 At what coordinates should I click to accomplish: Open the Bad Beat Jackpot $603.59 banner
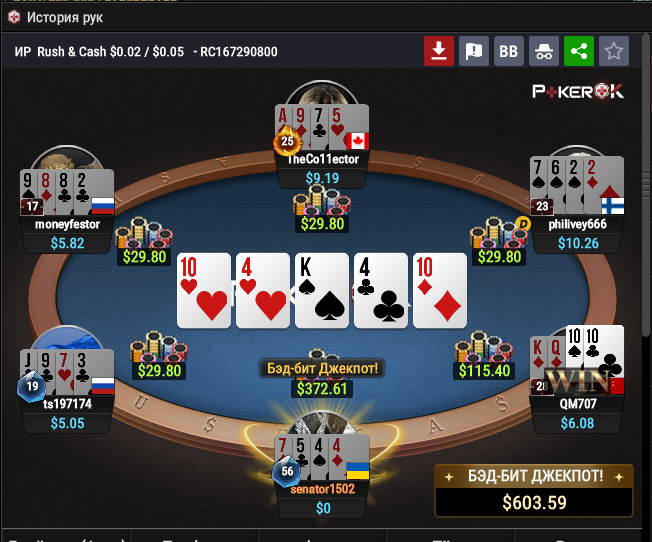point(534,489)
